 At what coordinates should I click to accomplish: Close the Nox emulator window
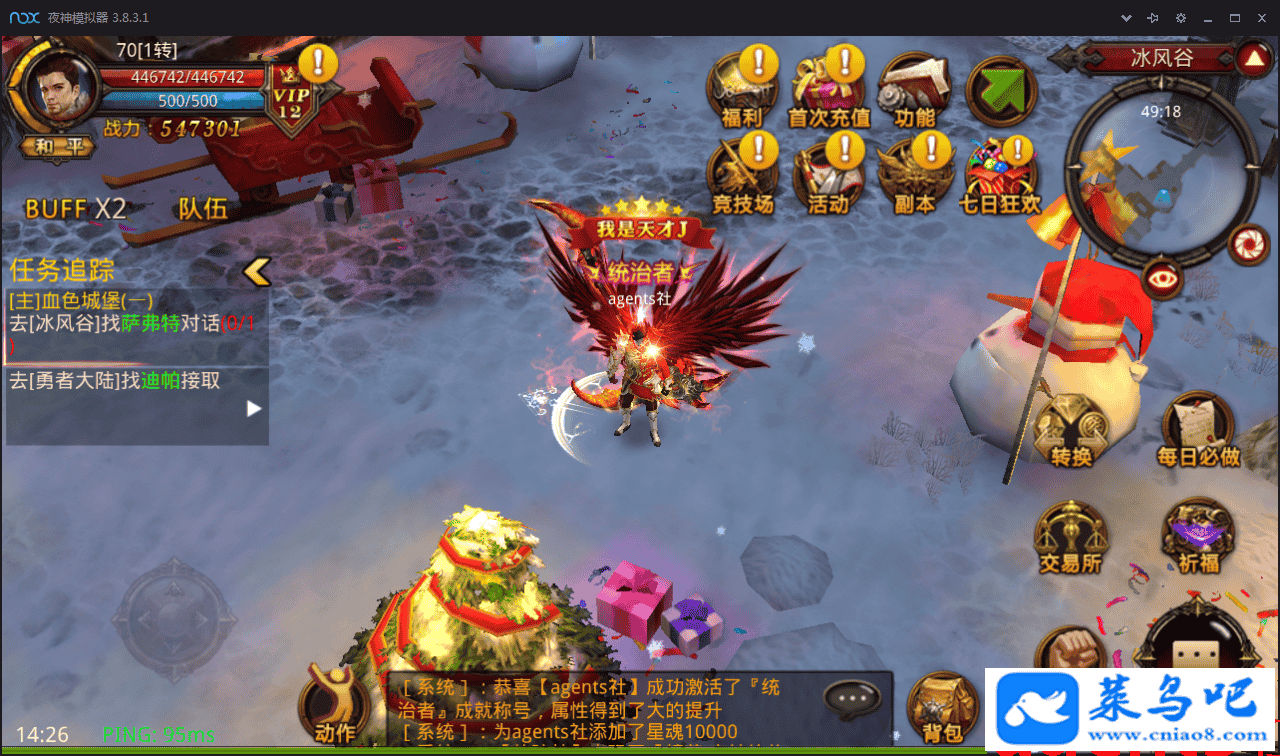click(x=1261, y=17)
